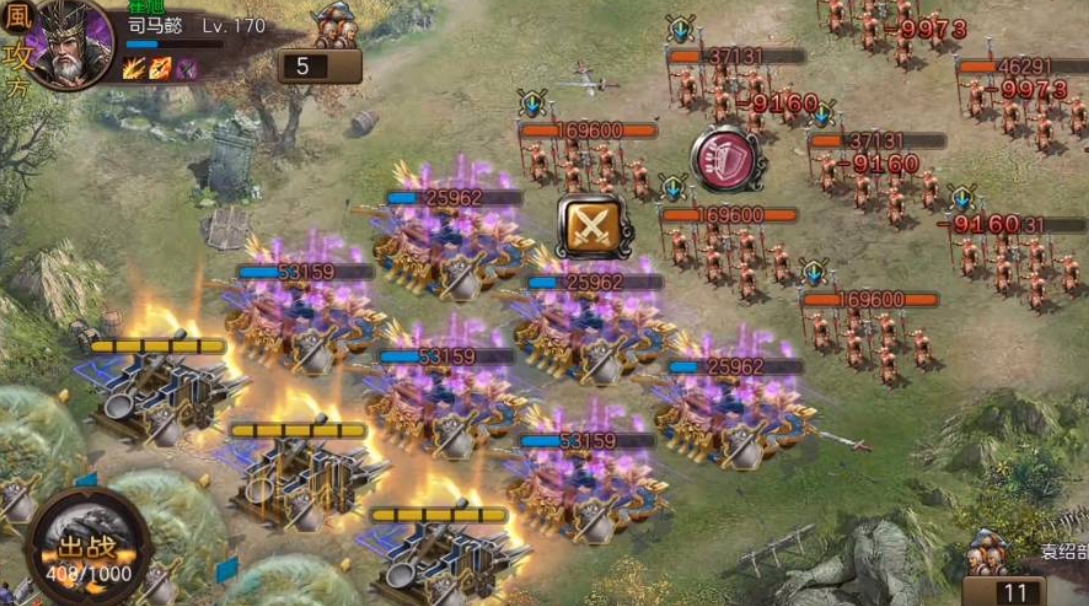Screen dimensions: 1089x606
Task: Select the first orange slash skill icon
Action: [134, 68]
